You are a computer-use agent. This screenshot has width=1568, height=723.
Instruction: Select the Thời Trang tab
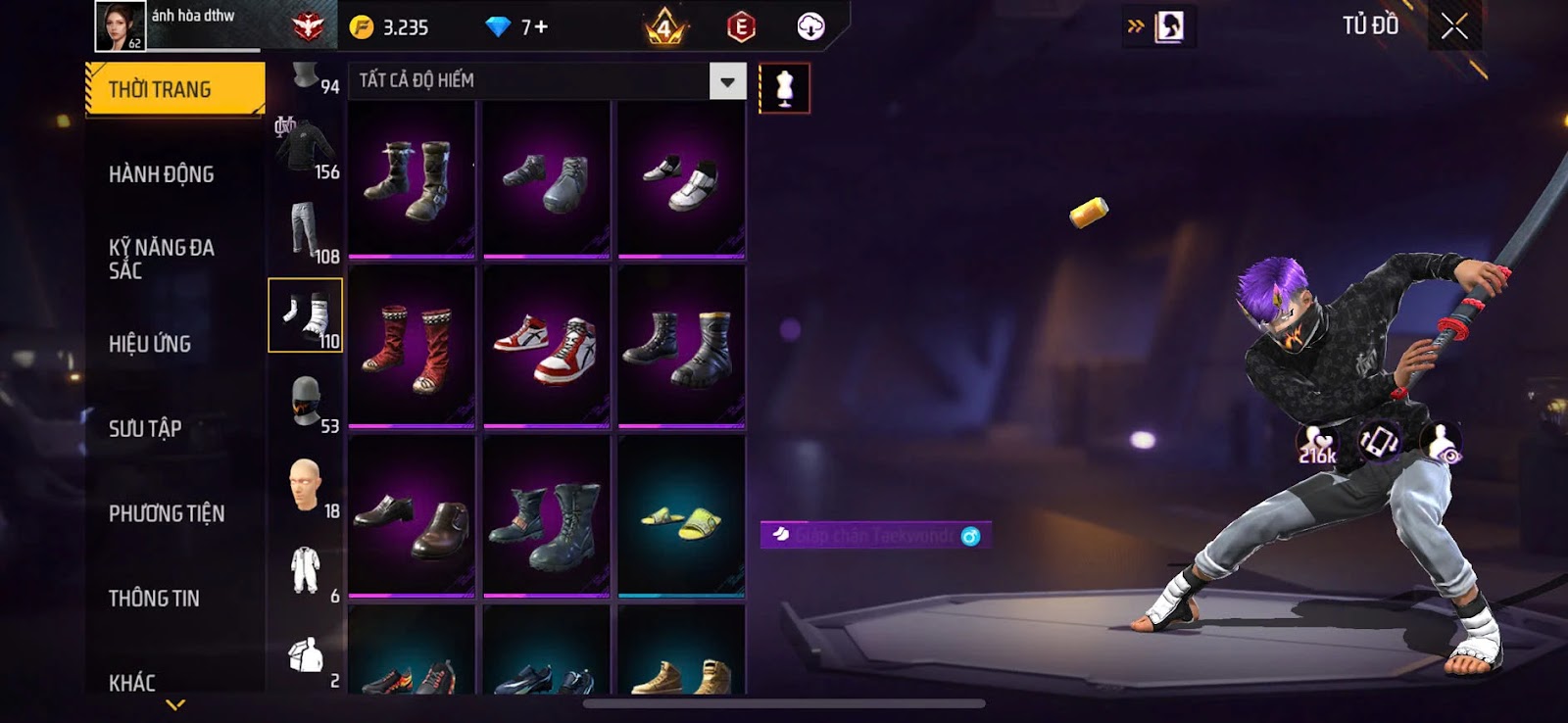[174, 89]
